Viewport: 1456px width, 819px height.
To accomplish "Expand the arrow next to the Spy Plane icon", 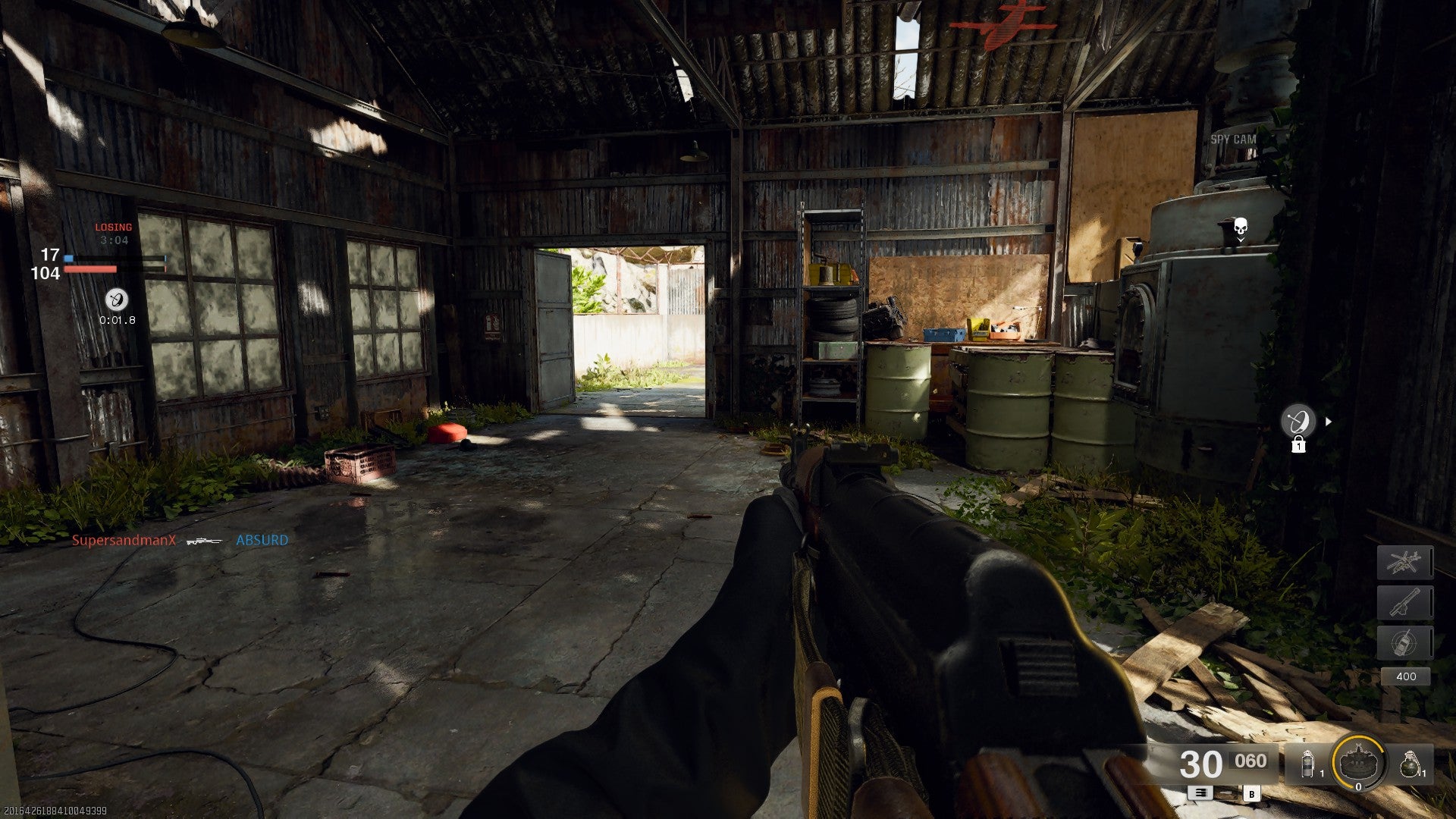I will click(1328, 421).
